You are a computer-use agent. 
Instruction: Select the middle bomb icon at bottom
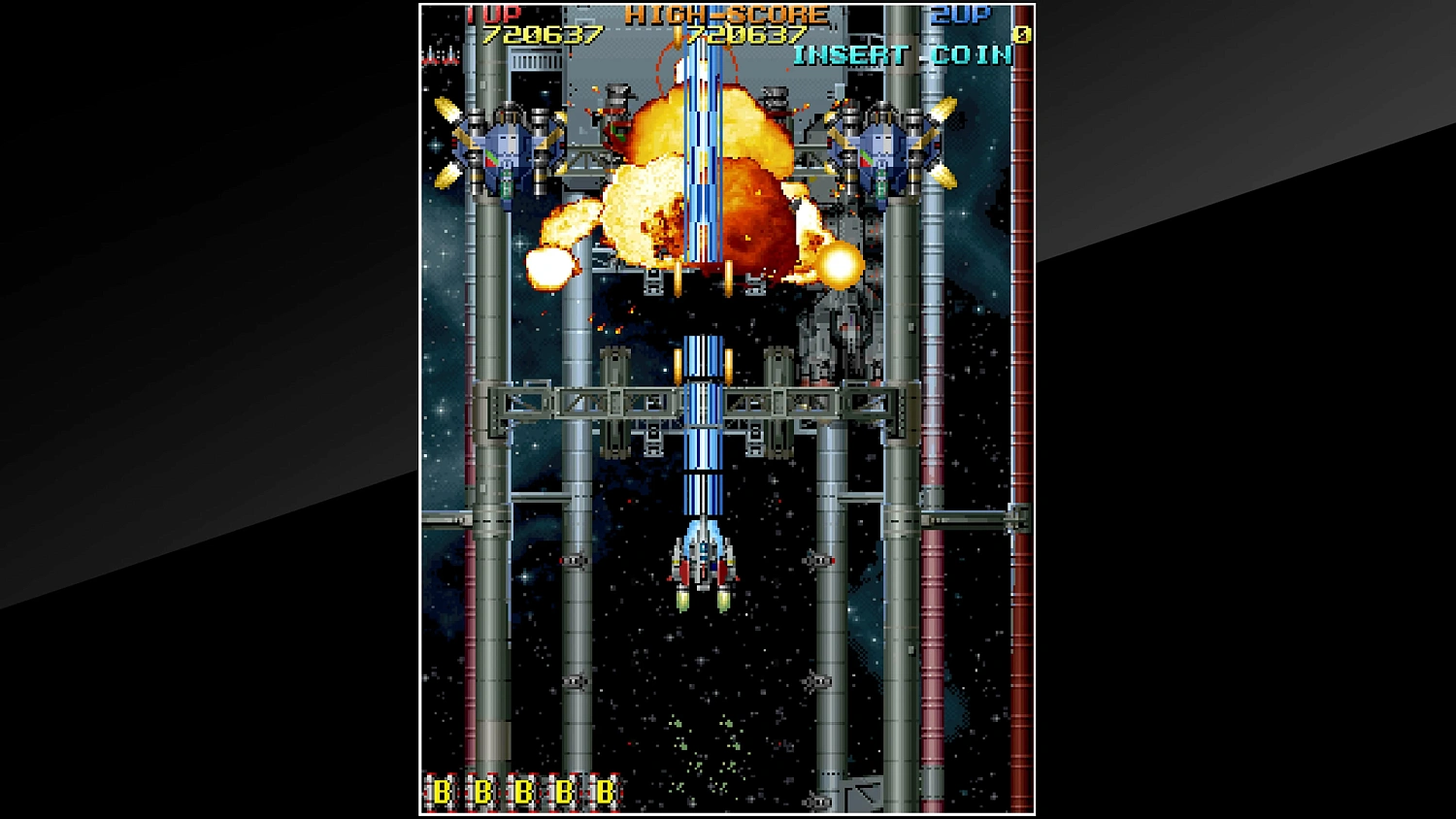click(523, 791)
